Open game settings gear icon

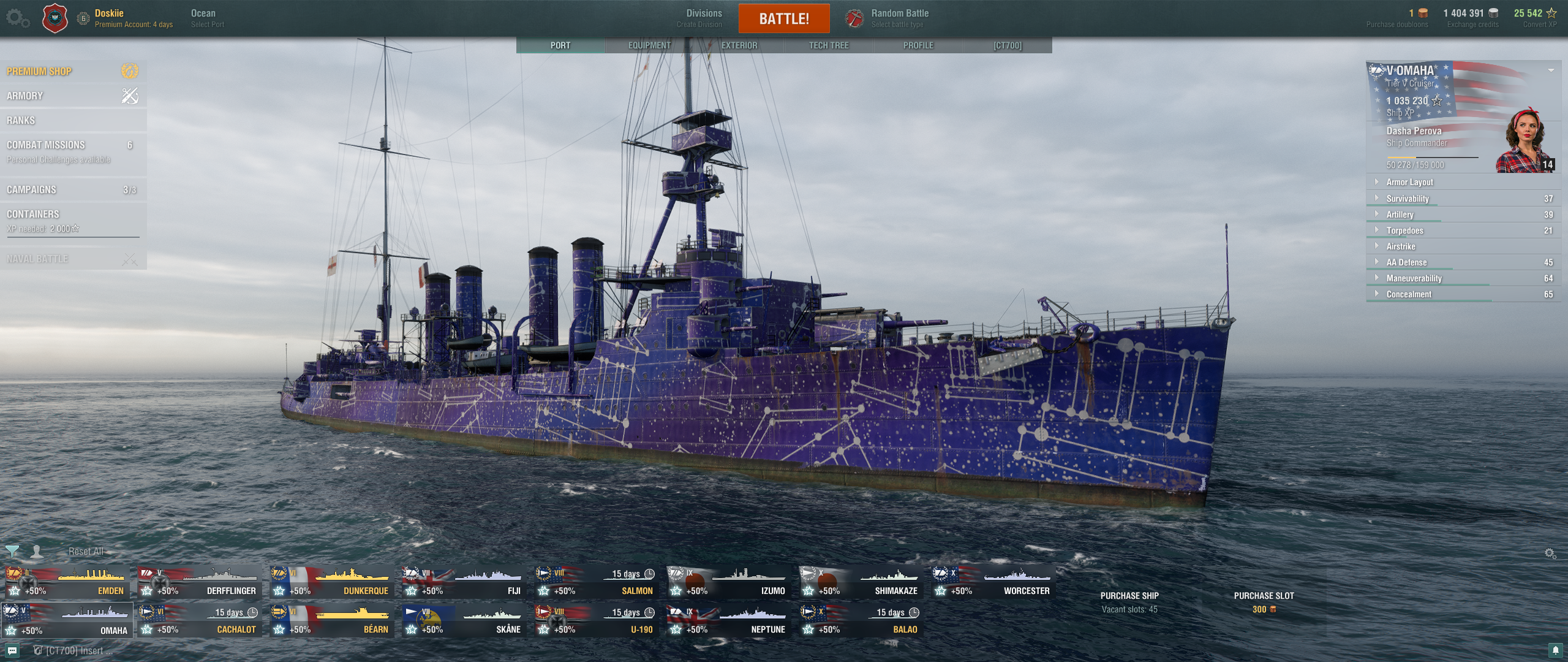pos(17,18)
